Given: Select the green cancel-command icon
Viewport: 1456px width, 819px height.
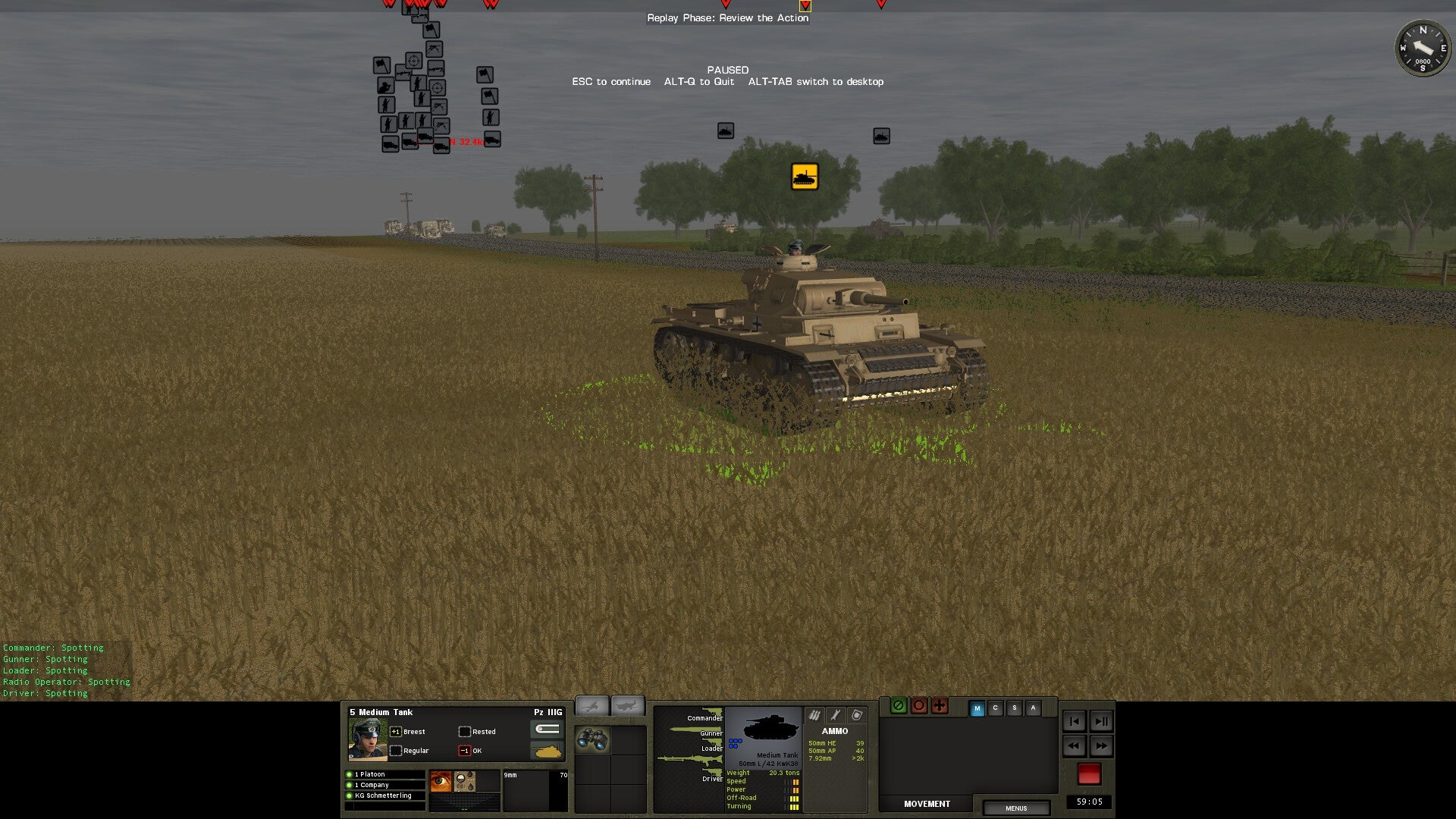Looking at the screenshot, I should click(899, 706).
